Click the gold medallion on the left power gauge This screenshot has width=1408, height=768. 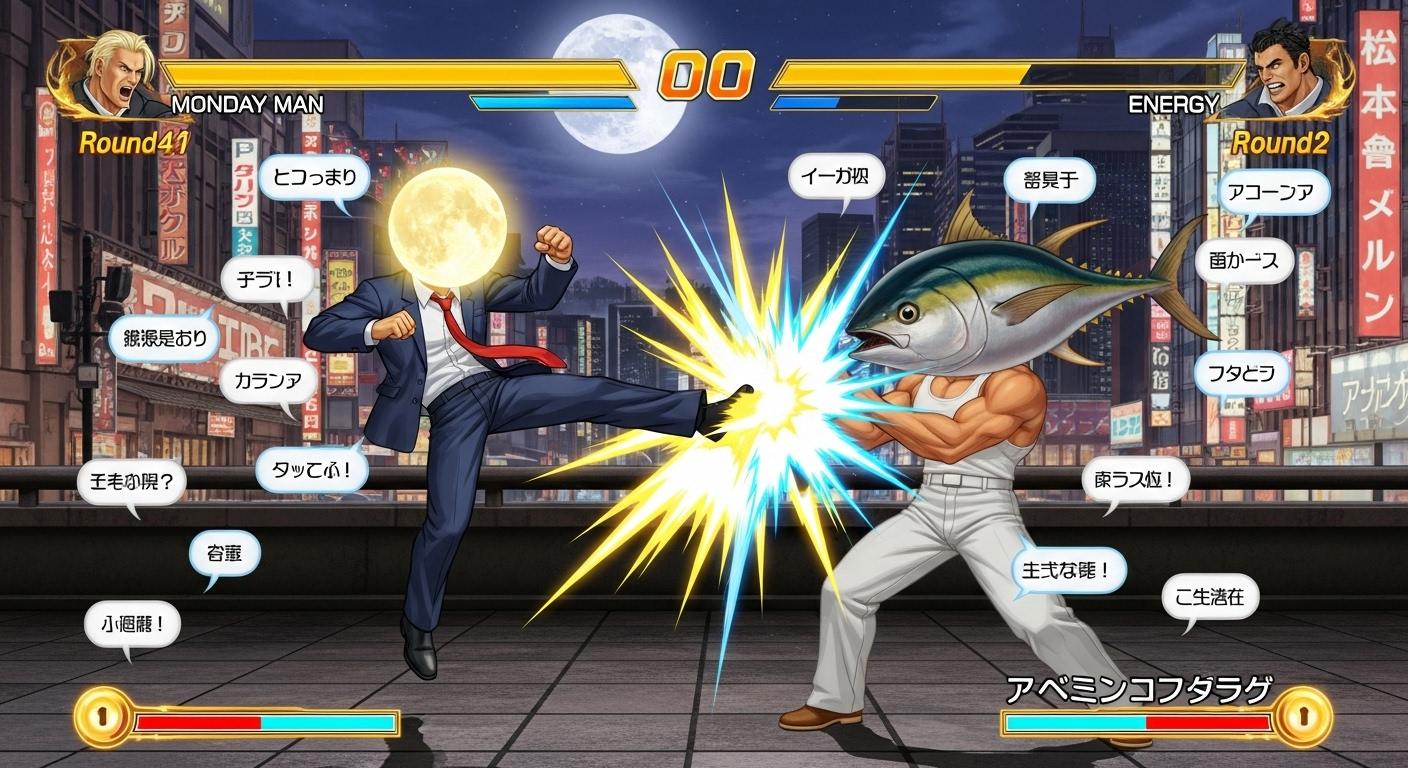point(102,717)
